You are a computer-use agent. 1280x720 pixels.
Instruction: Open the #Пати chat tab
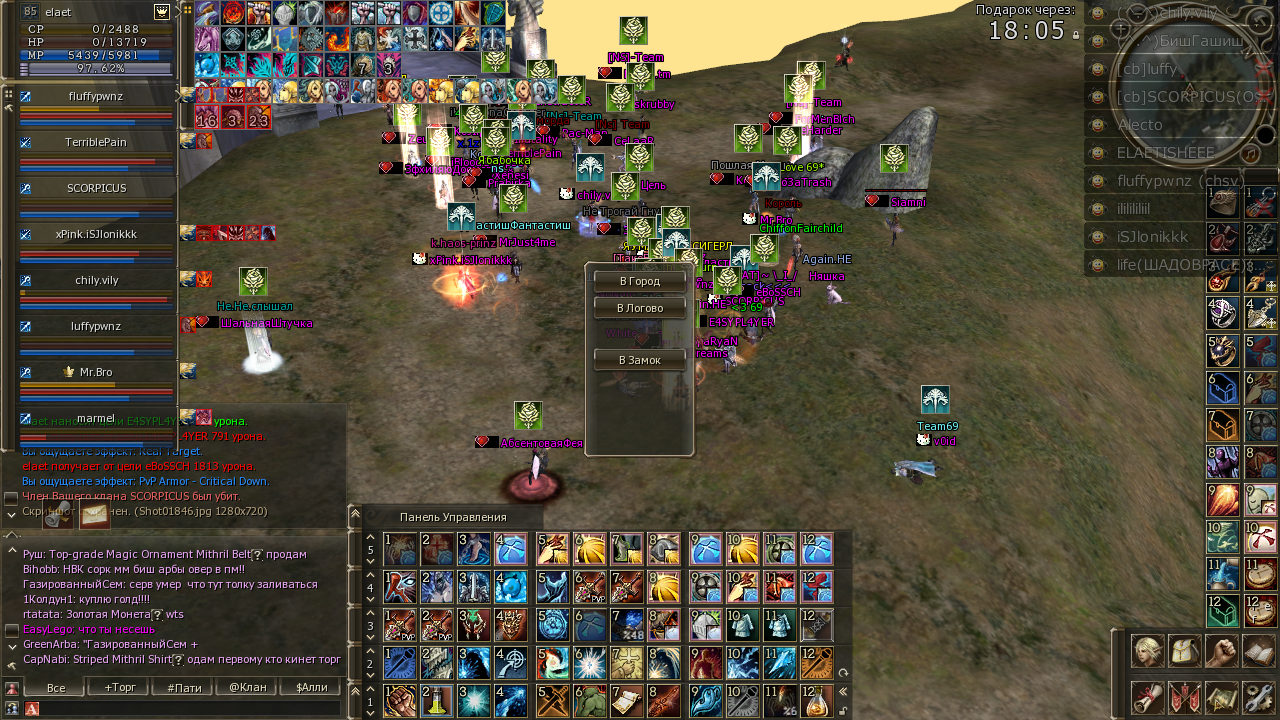point(184,688)
